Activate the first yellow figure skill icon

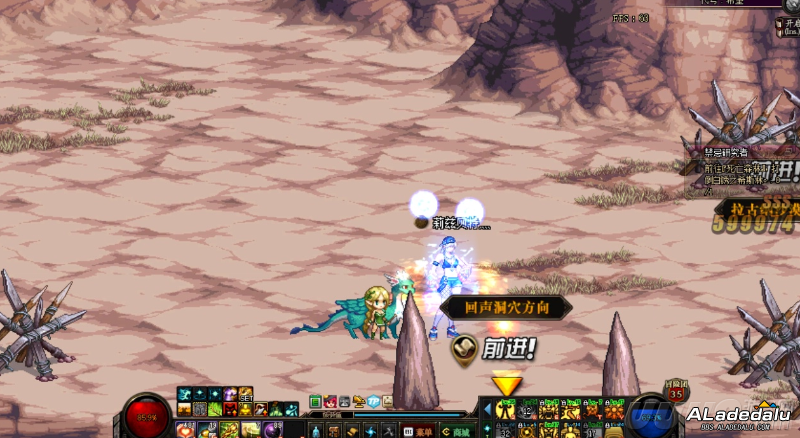(x=506, y=409)
